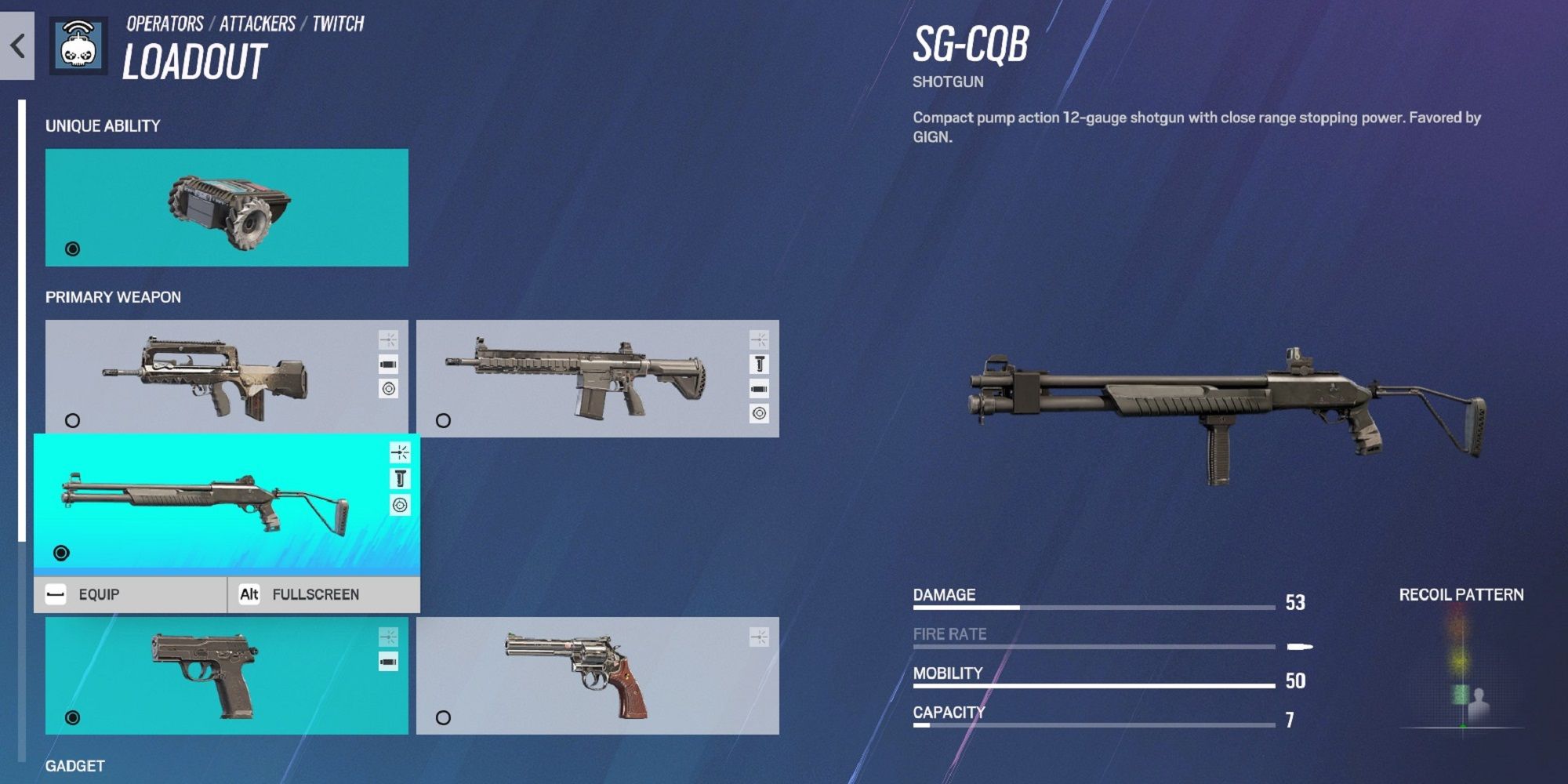Select the F2 rifle radio button
This screenshot has width=1568, height=784.
pos(72,421)
